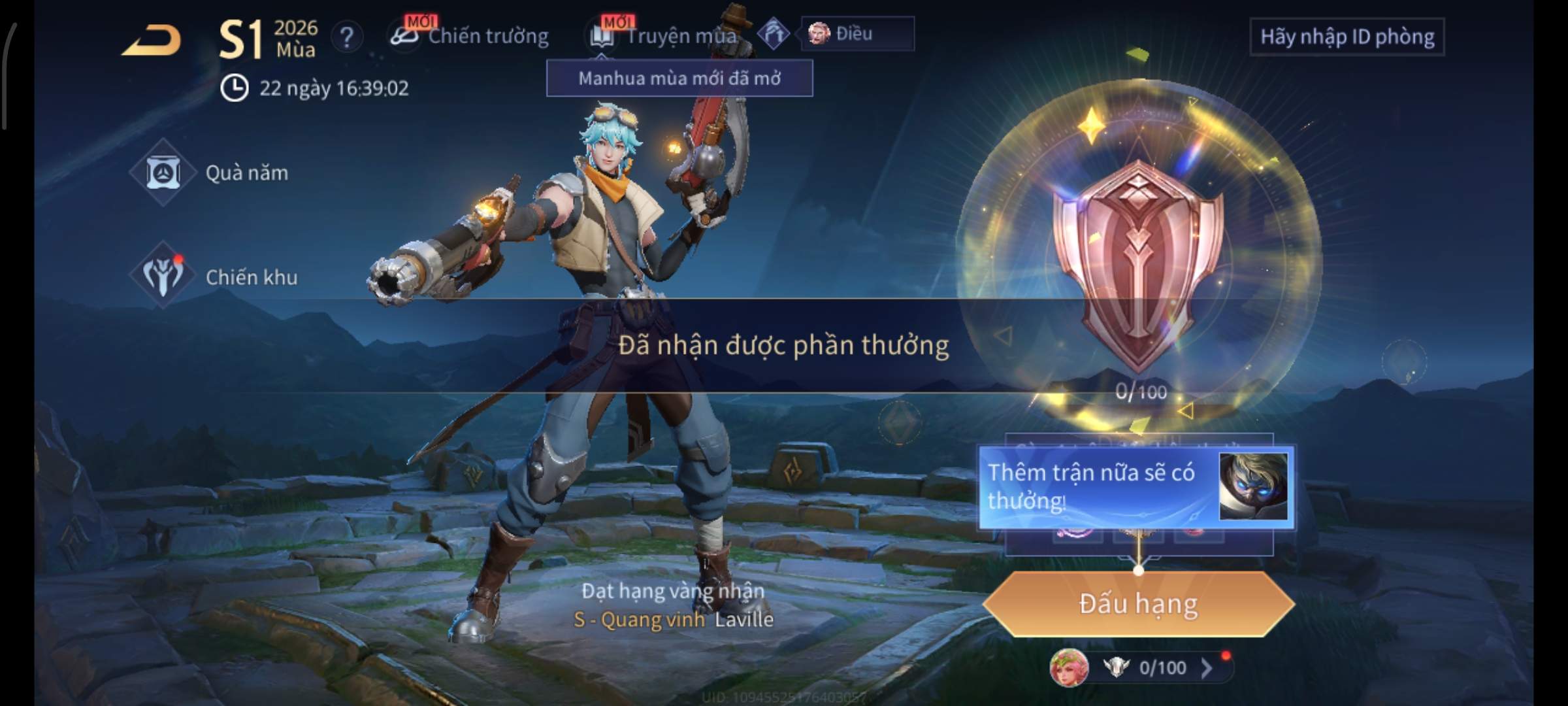1568x706 pixels.
Task: Start a ranked match with Đấu hạng
Action: pyautogui.click(x=1138, y=603)
